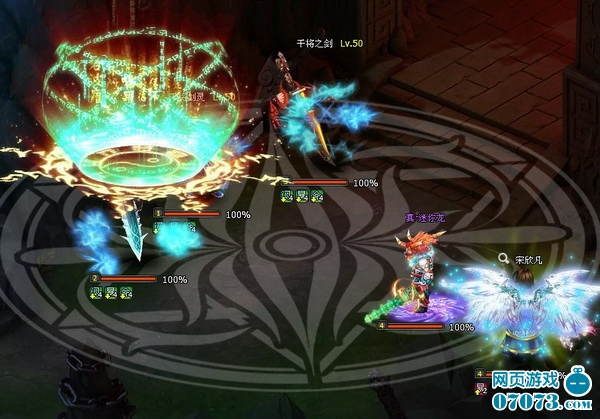
Task: Click the magnifier icon beside 宋欣凡
Action: coord(504,257)
